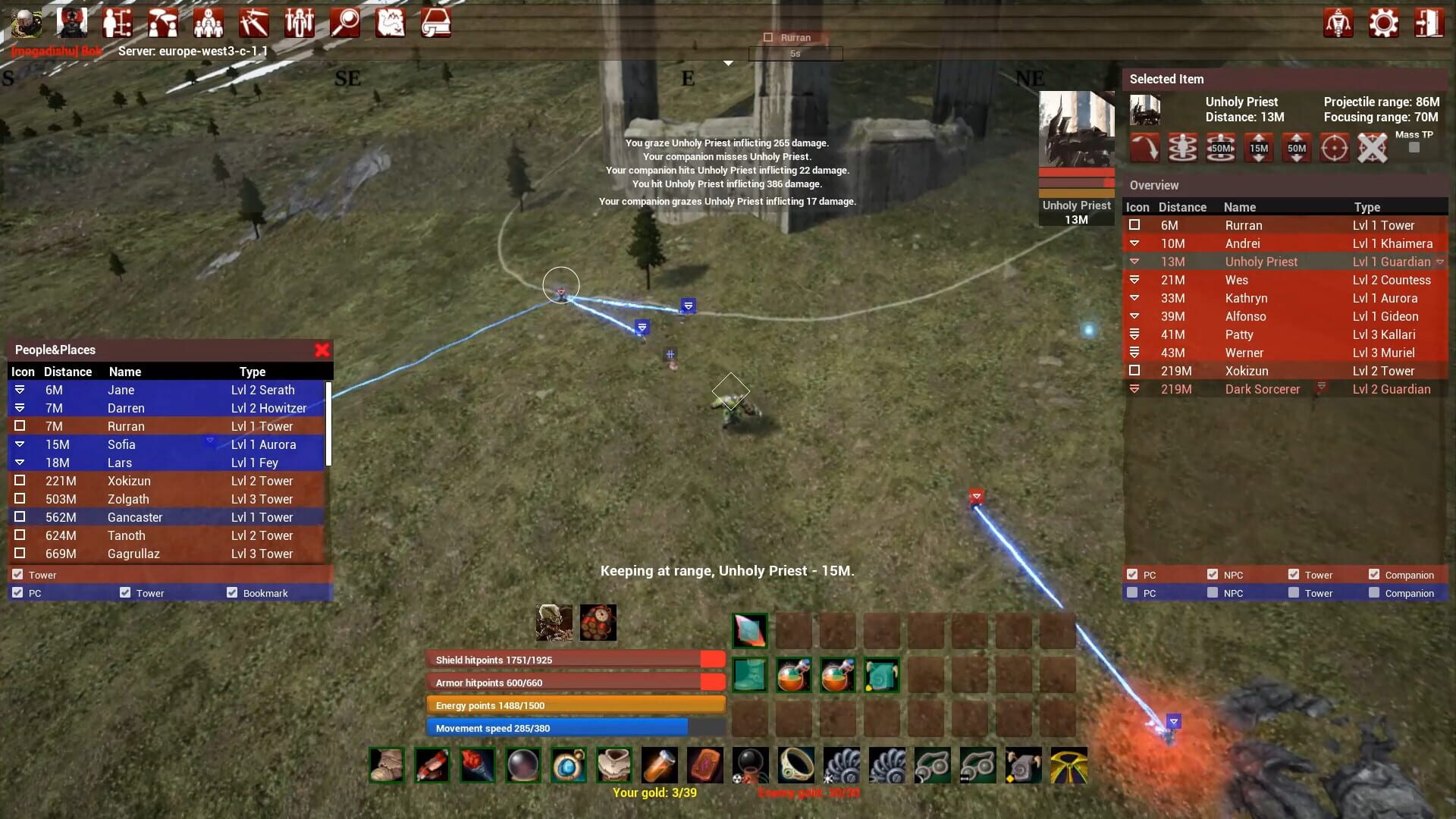
Task: Click the targeting reticle focus icon
Action: (1335, 148)
